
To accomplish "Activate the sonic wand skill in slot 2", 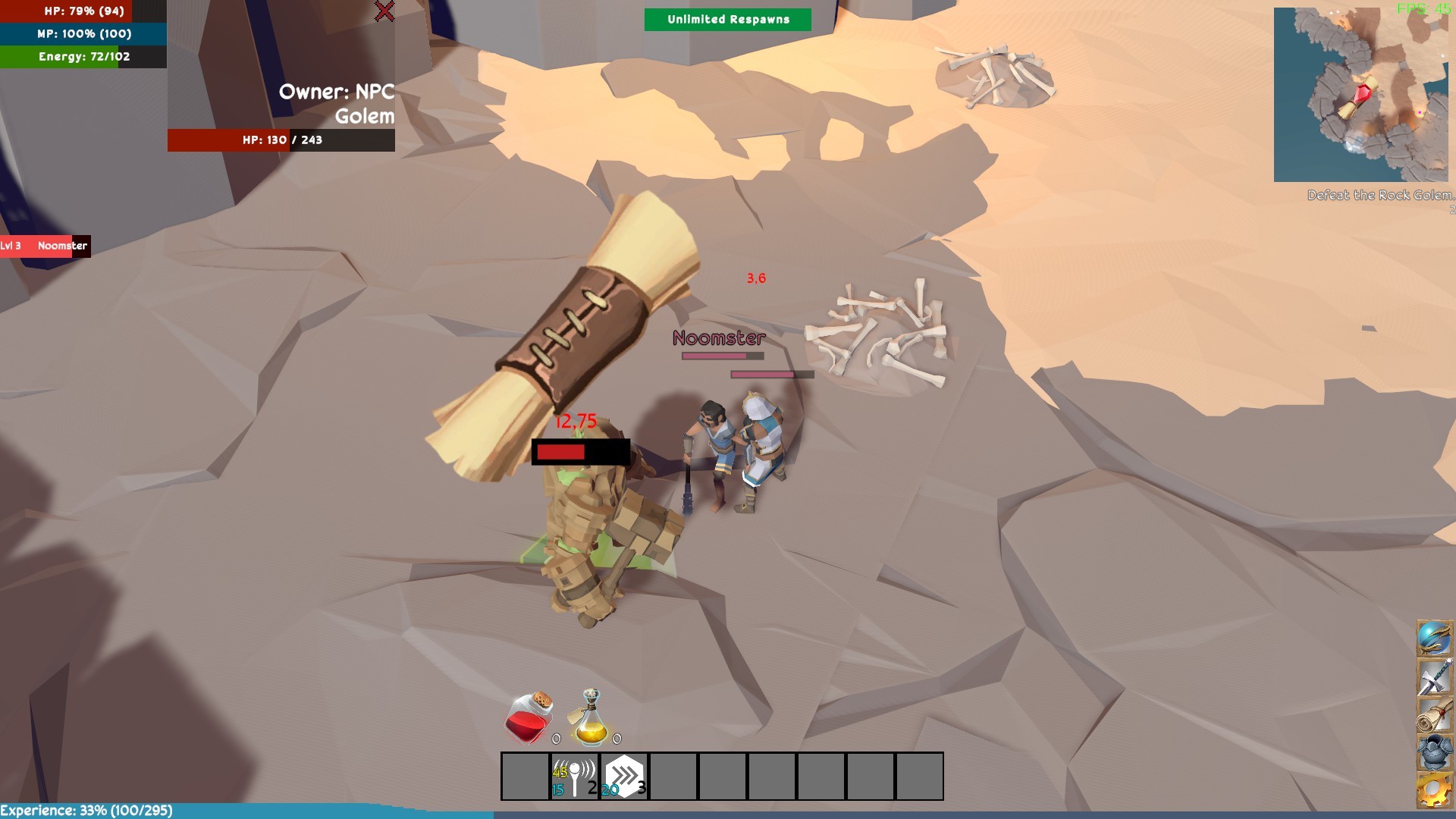I will tap(573, 775).
